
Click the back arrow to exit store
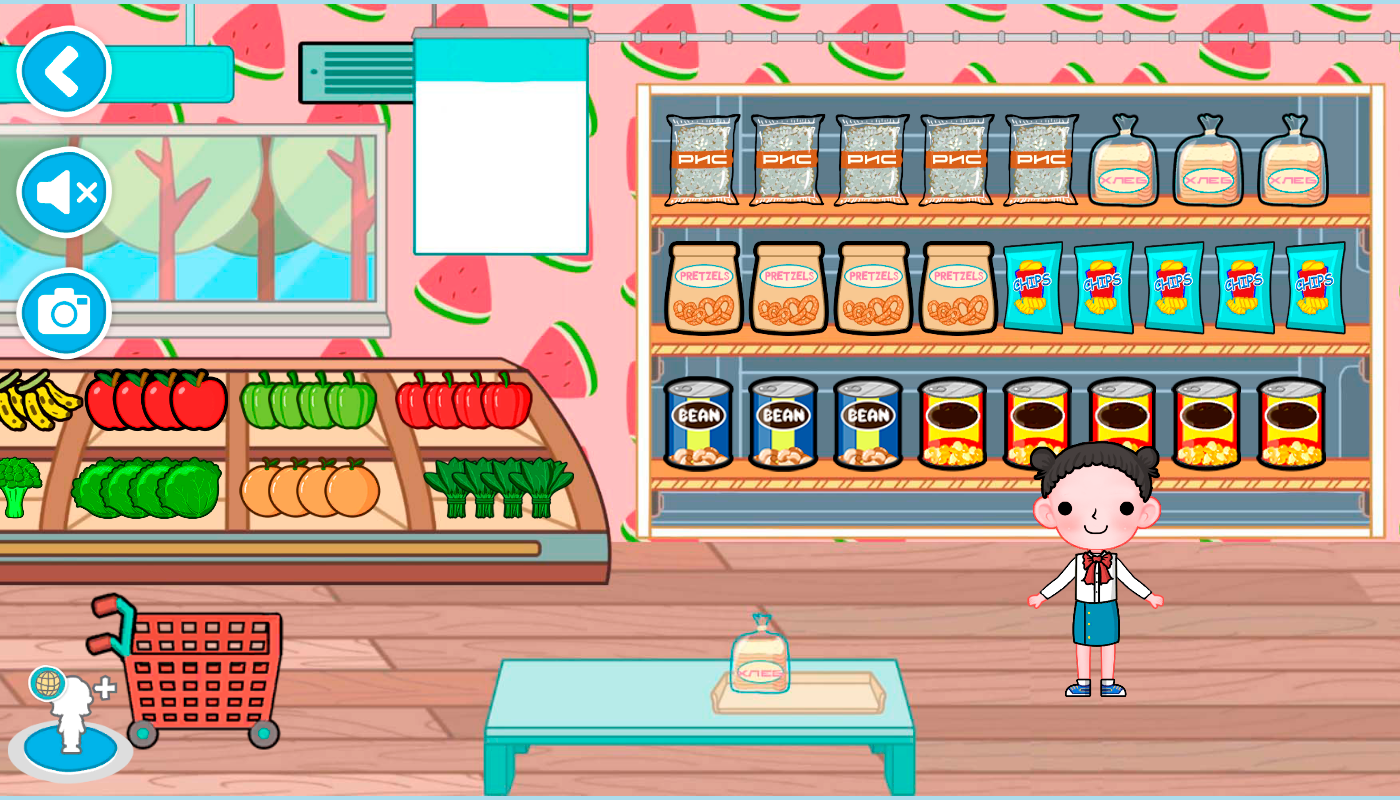62,68
